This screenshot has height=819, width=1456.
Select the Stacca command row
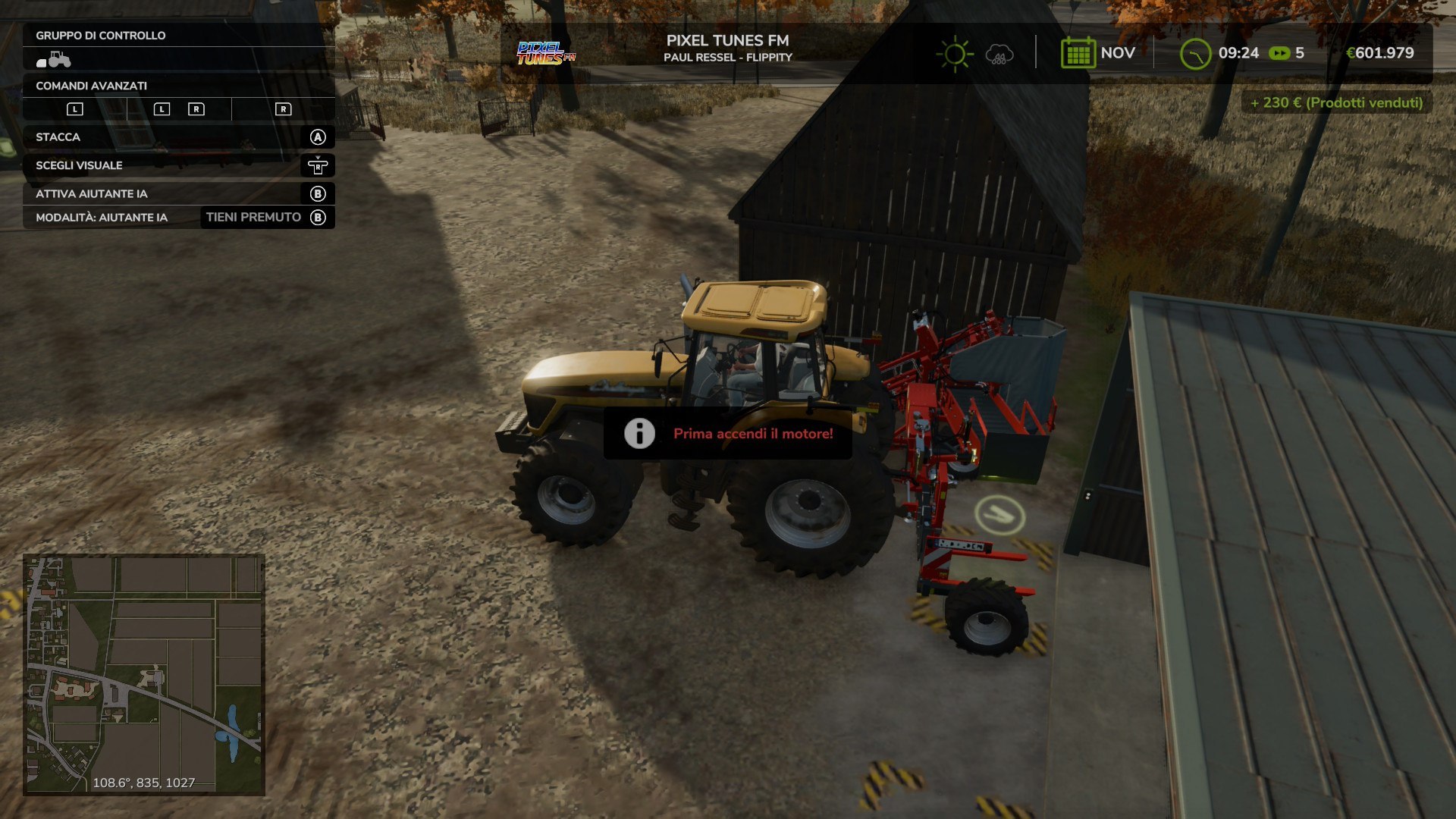click(x=179, y=137)
